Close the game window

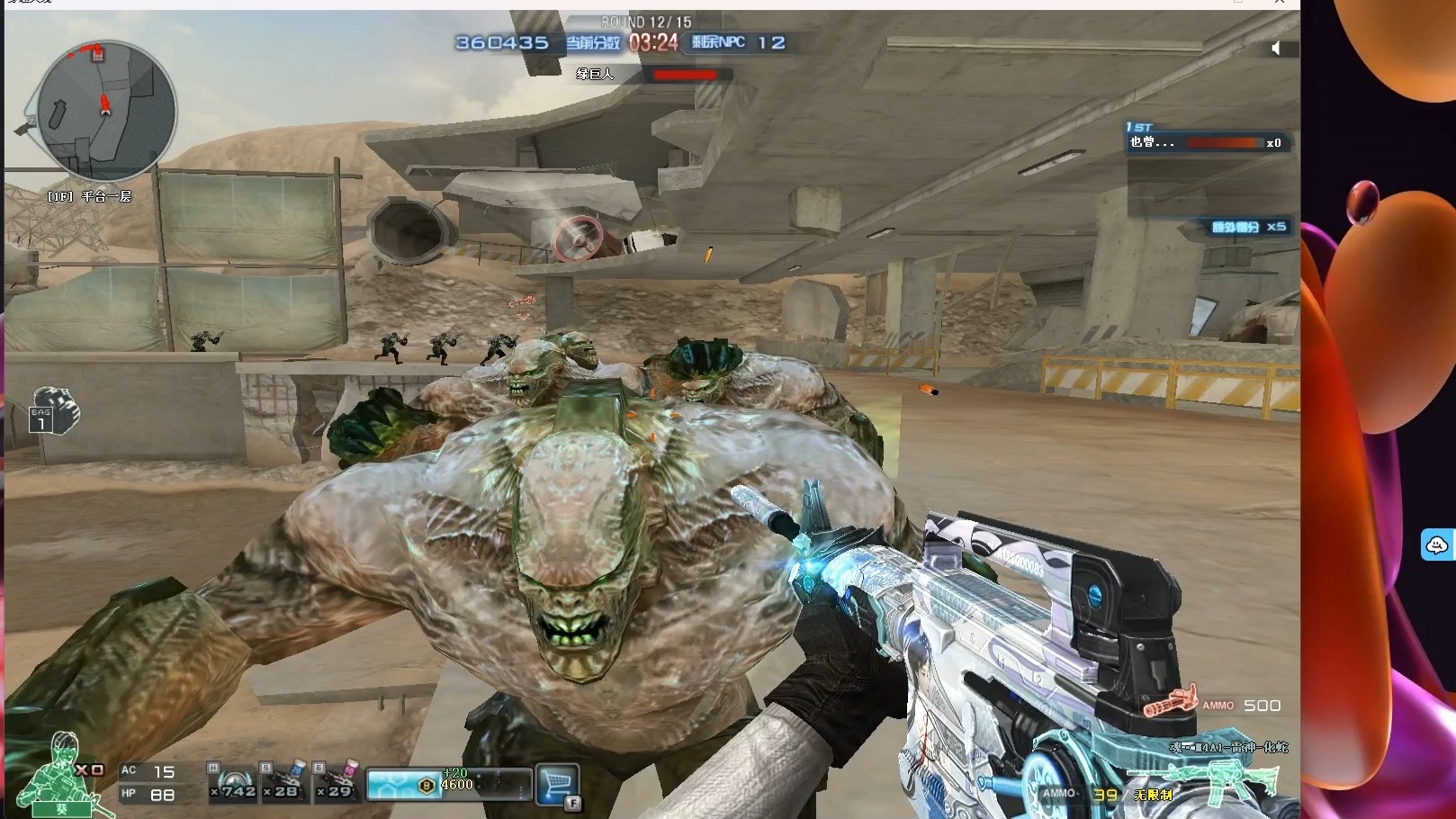(1280, 3)
